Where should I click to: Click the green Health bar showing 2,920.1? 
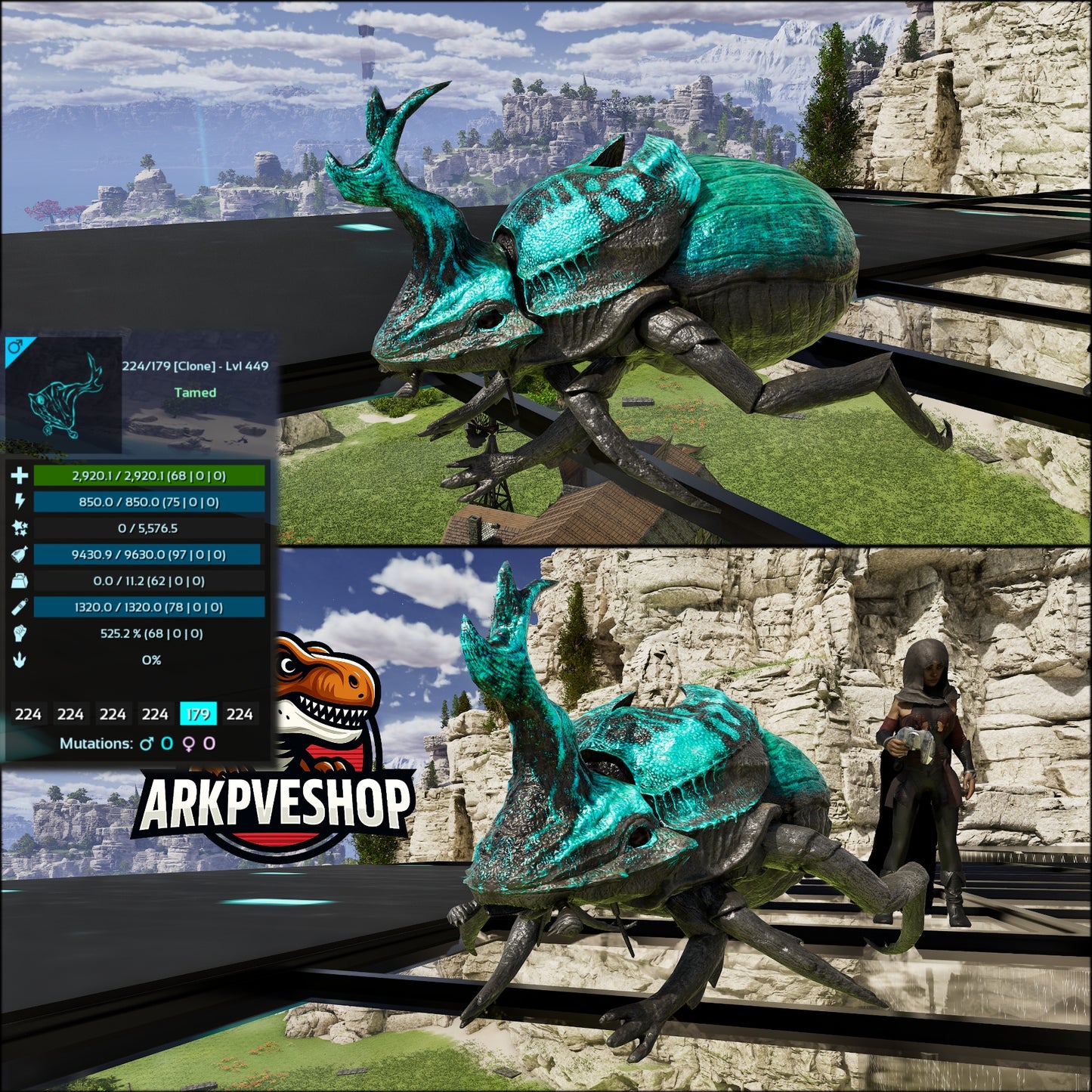(x=147, y=476)
